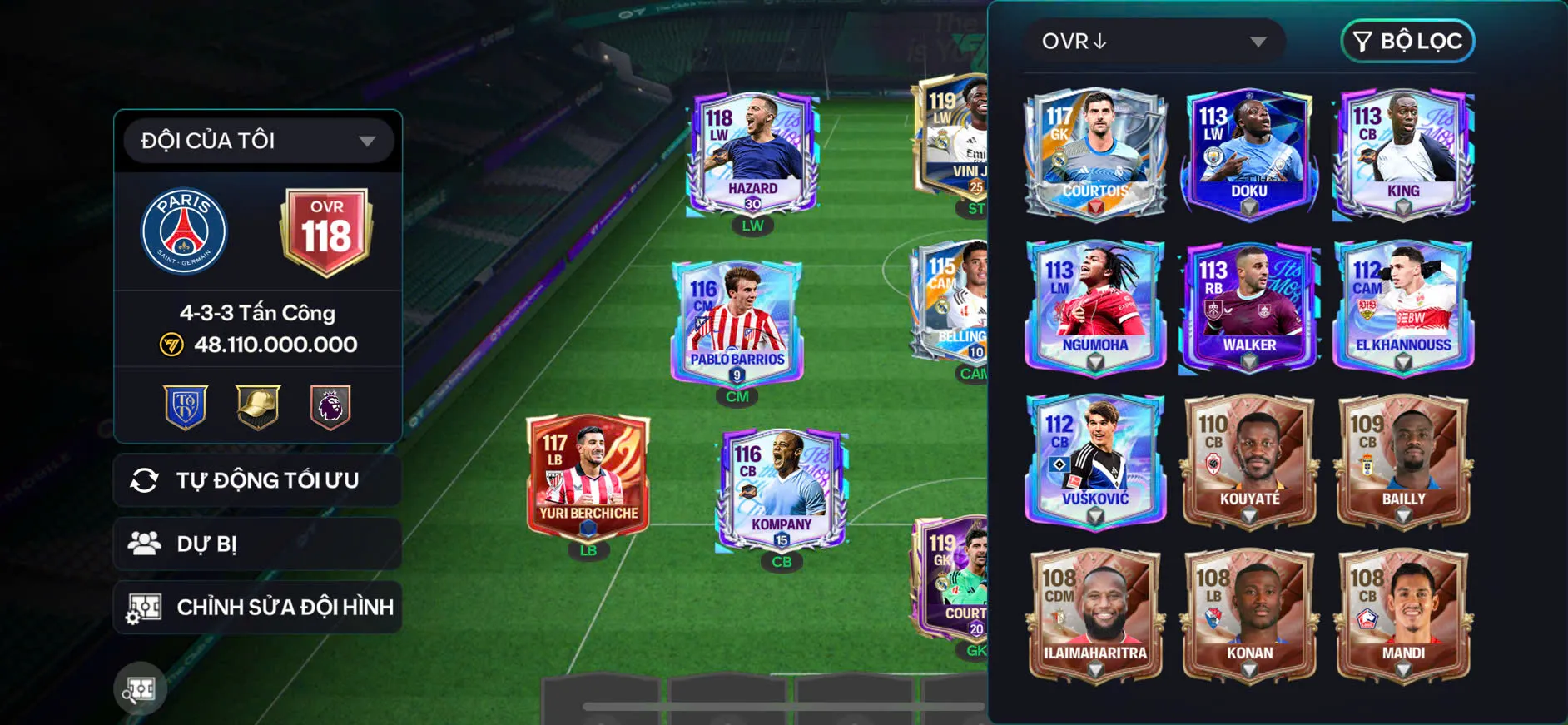
Task: Open the Bộ Lọc filter
Action: tap(1407, 42)
